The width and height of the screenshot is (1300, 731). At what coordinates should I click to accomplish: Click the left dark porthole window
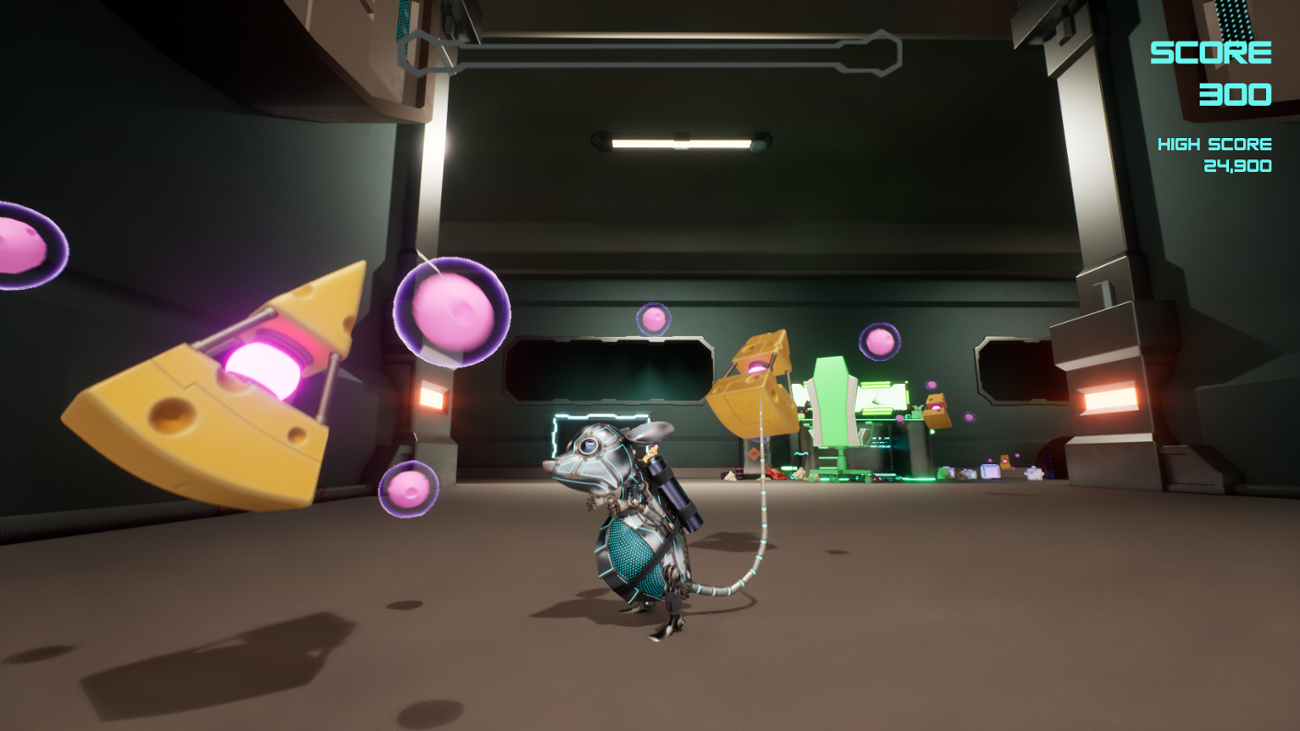click(610, 370)
